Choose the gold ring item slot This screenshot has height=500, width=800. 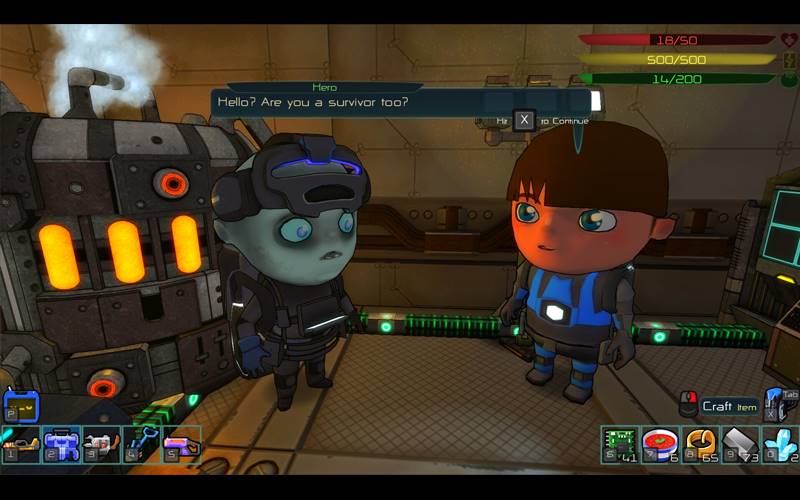click(700, 444)
